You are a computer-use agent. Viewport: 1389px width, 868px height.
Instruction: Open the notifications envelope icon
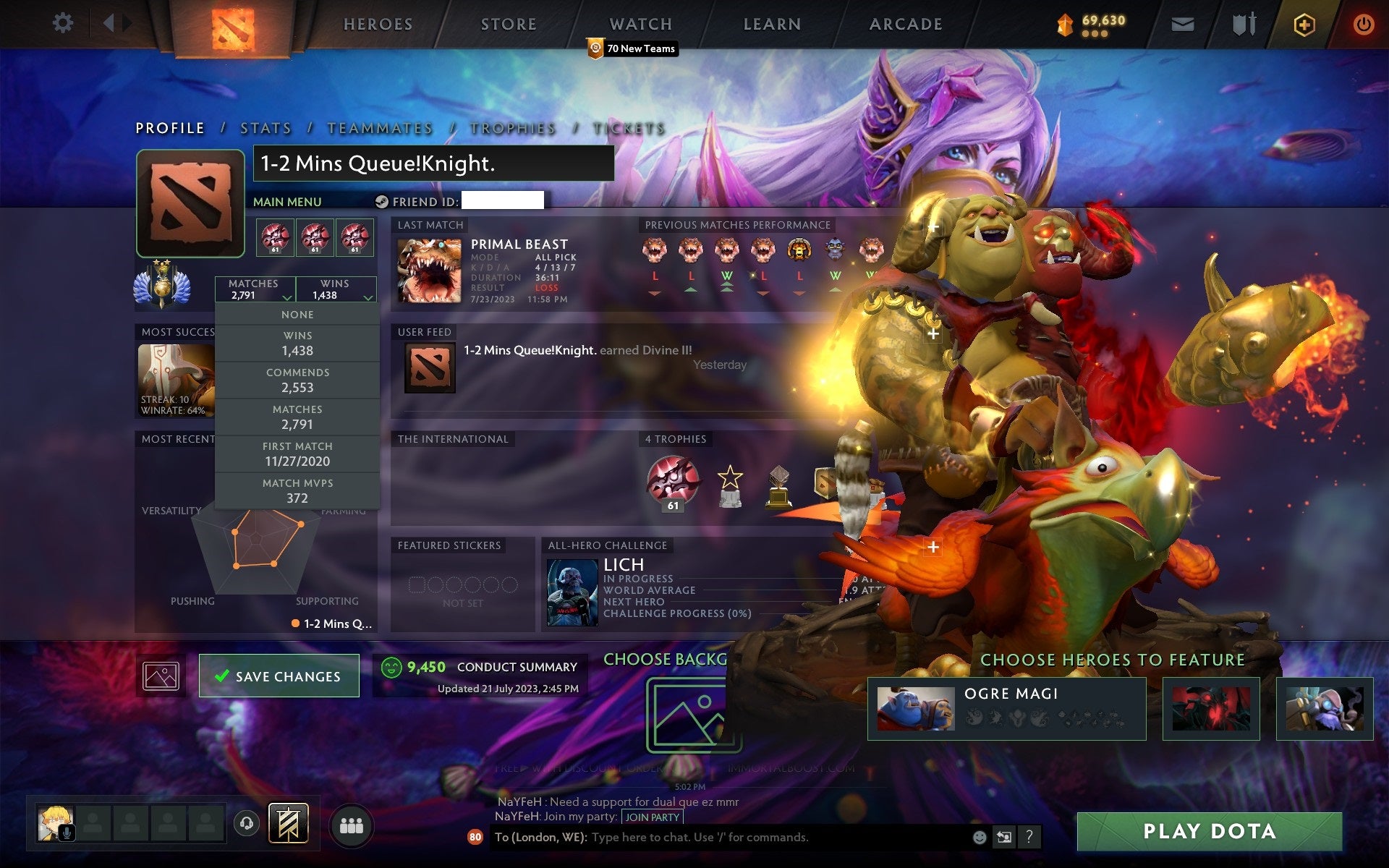(x=1181, y=23)
